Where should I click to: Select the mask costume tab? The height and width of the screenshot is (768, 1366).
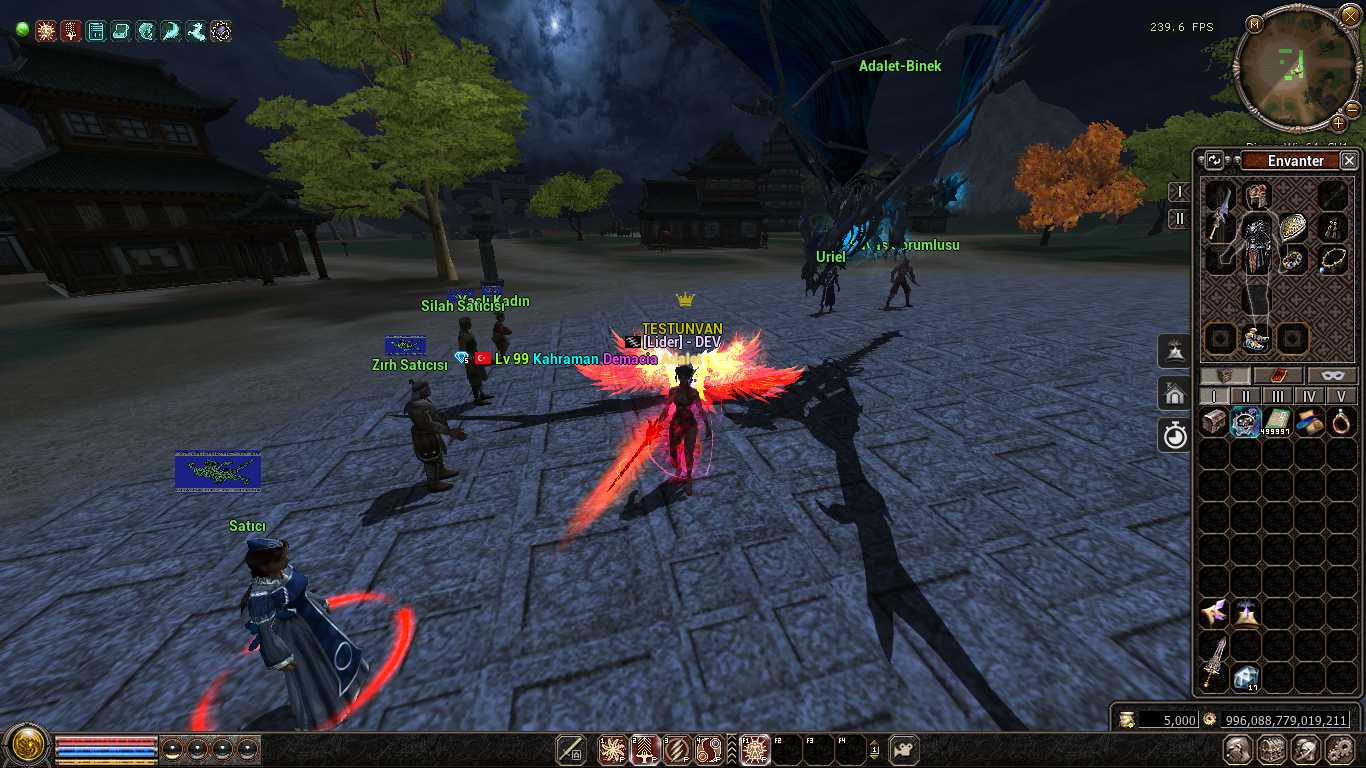click(x=1332, y=376)
